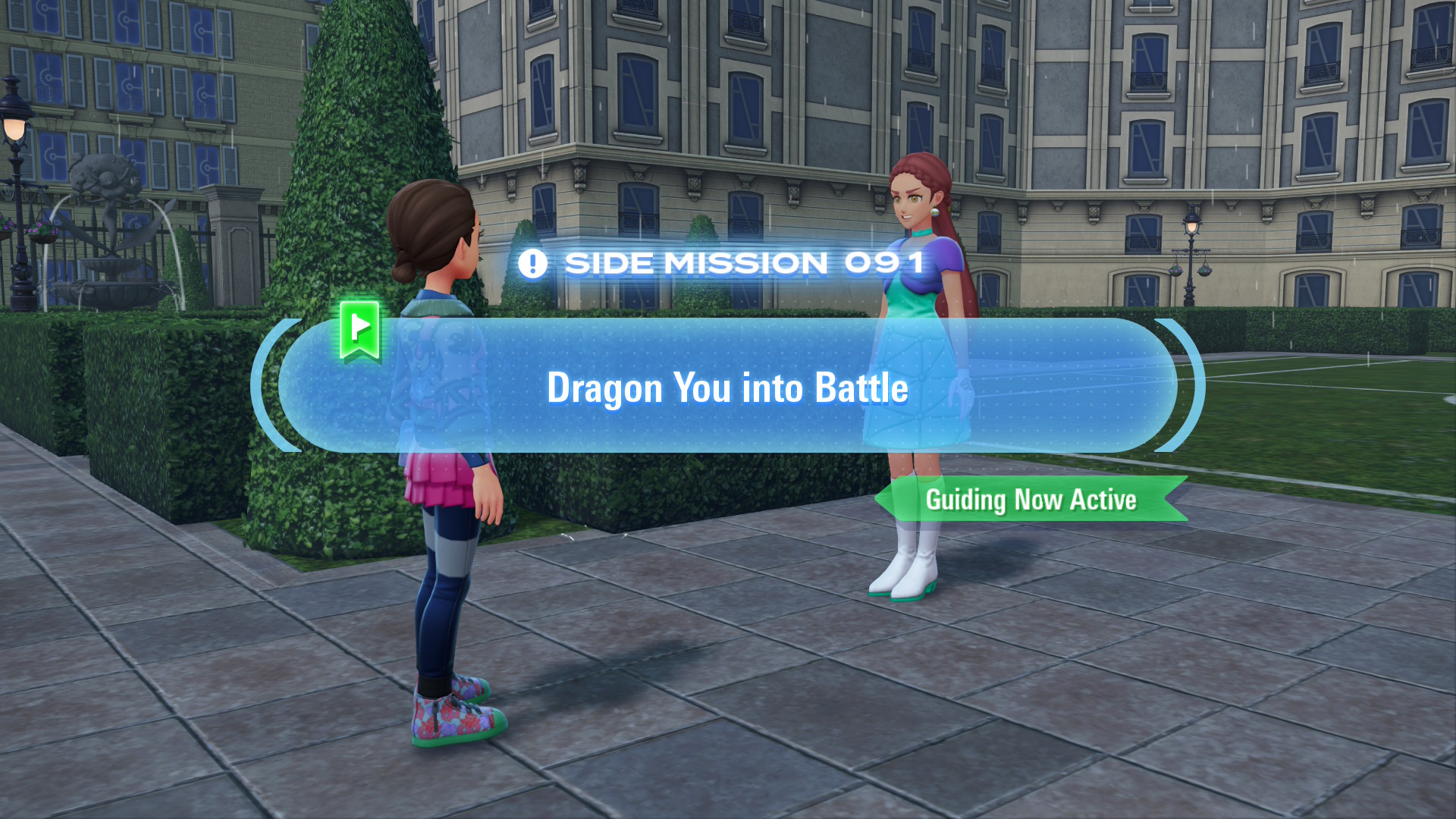Expand the Dragon You into Battle mission details
Image resolution: width=1456 pixels, height=819 pixels.
pyautogui.click(x=728, y=388)
